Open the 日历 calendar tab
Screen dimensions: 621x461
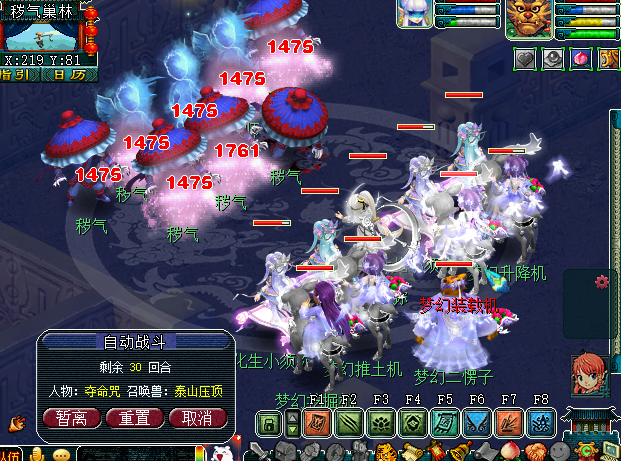point(72,74)
